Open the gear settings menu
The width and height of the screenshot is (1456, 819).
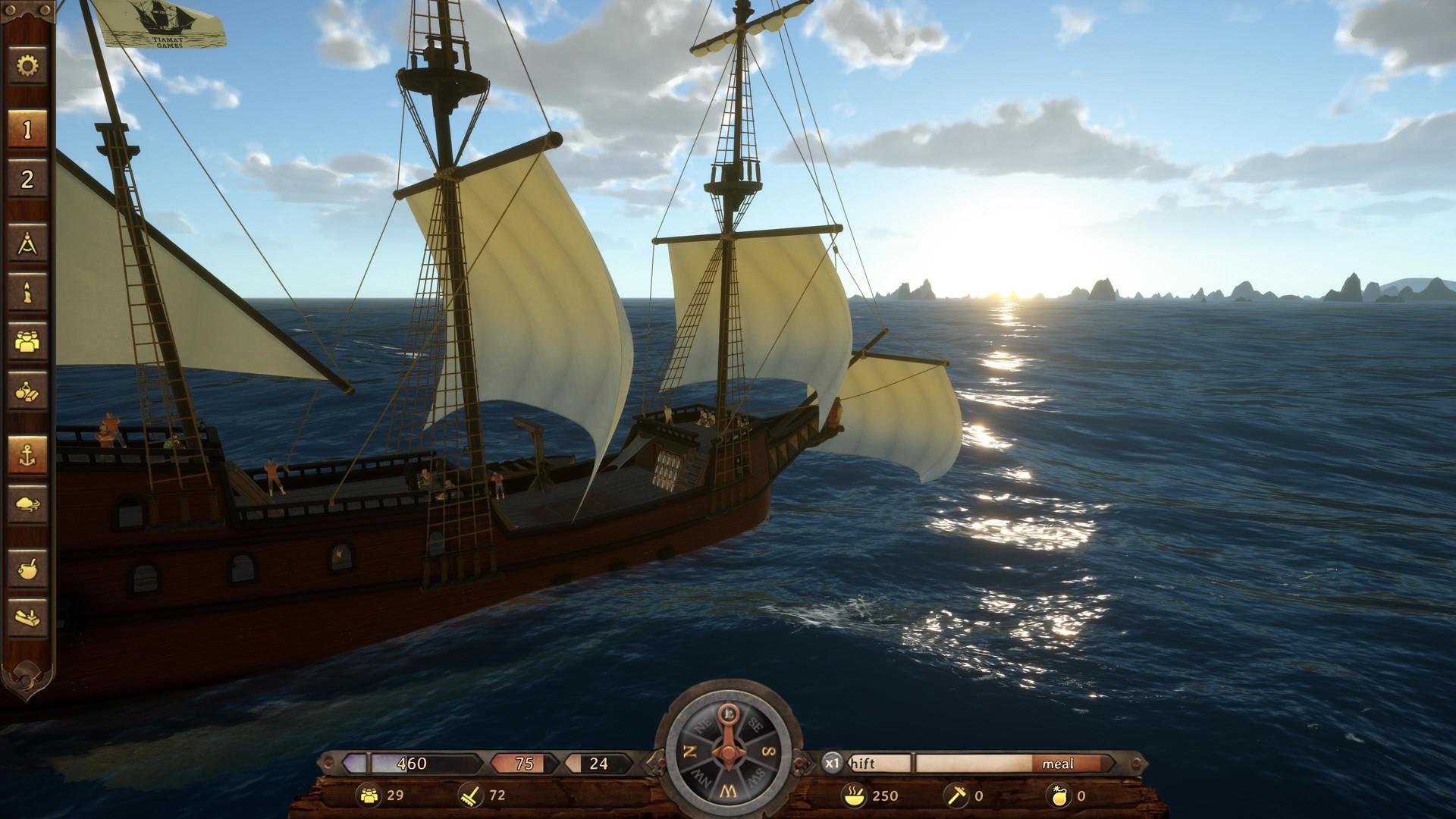pos(27,67)
